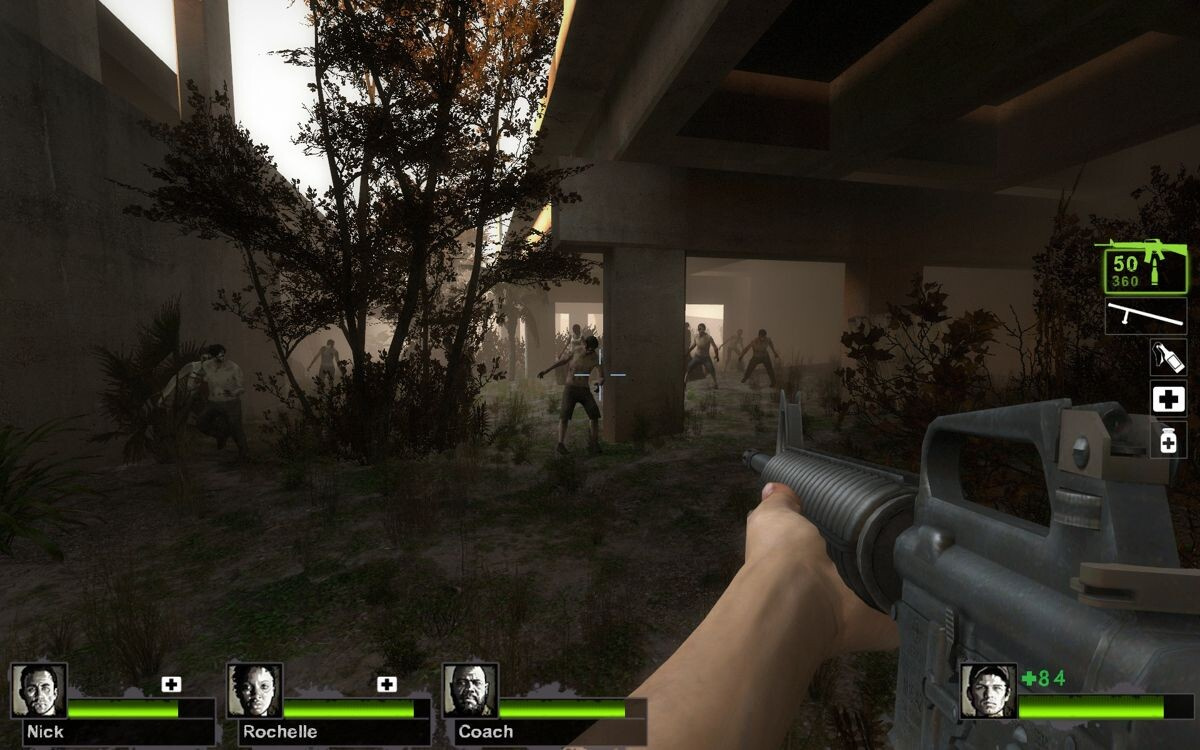Click Coach's teammate portrait
The width and height of the screenshot is (1200, 750).
[x=470, y=690]
